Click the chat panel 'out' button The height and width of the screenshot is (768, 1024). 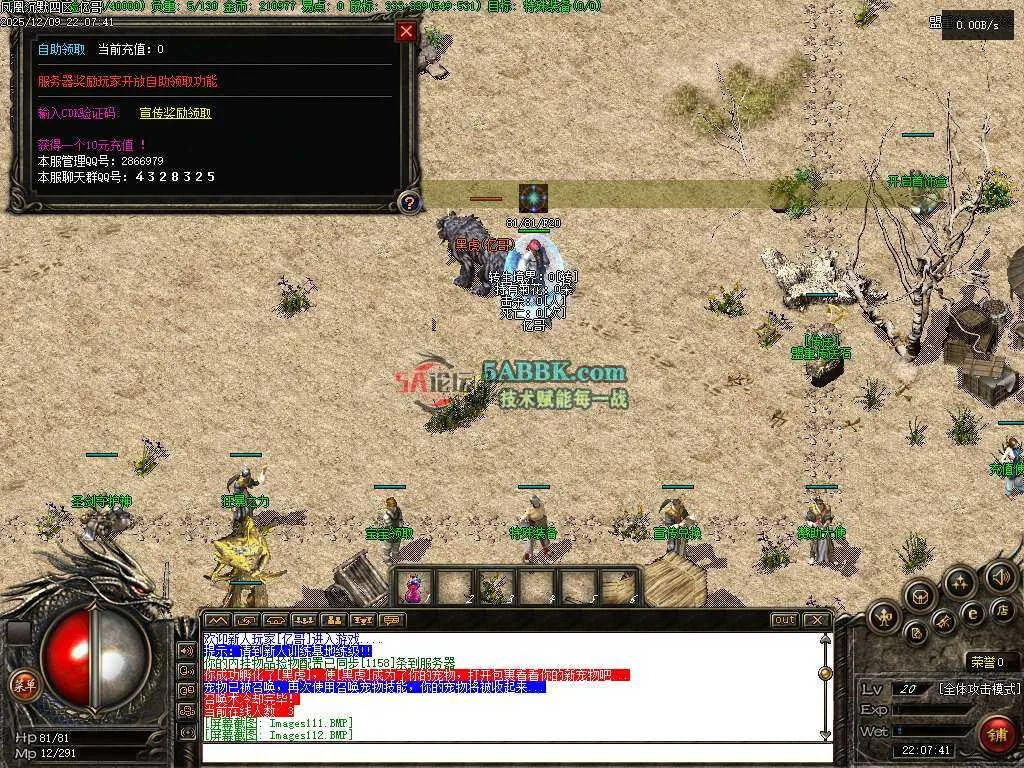click(x=785, y=620)
